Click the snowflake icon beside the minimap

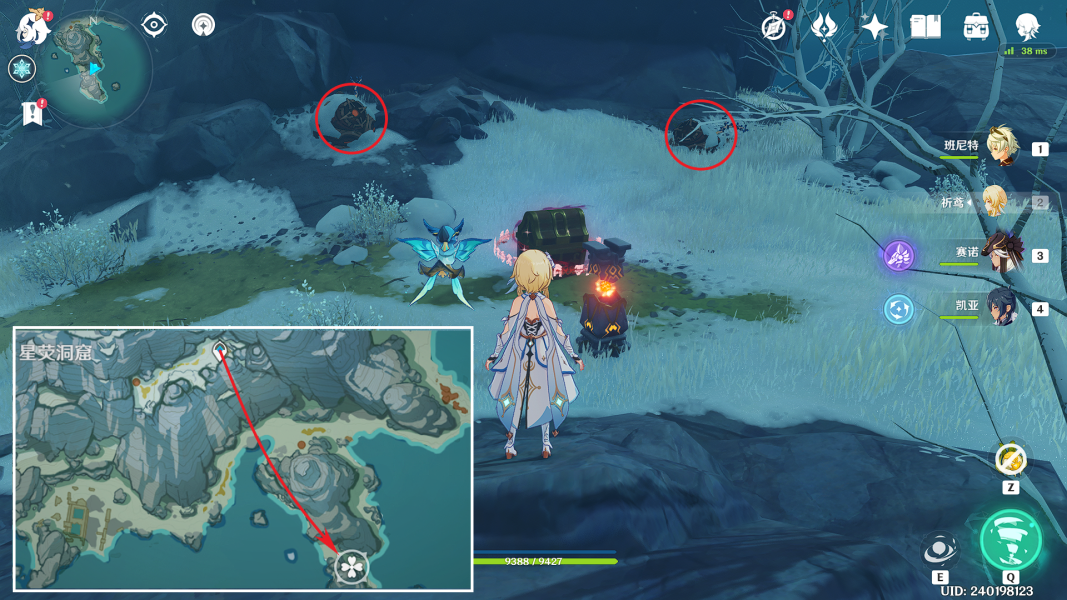(x=22, y=68)
